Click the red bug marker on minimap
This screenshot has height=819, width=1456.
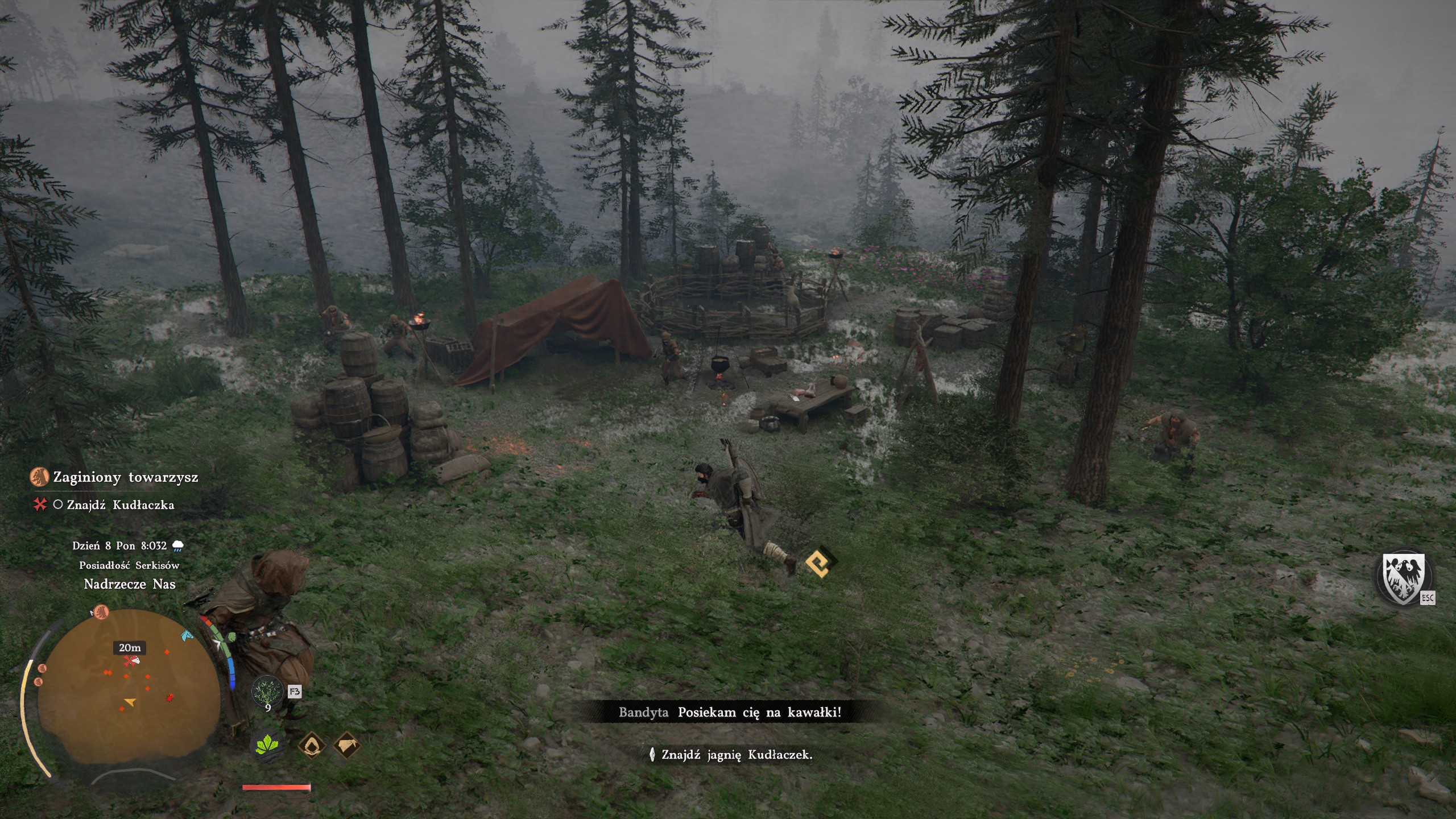pyautogui.click(x=169, y=697)
